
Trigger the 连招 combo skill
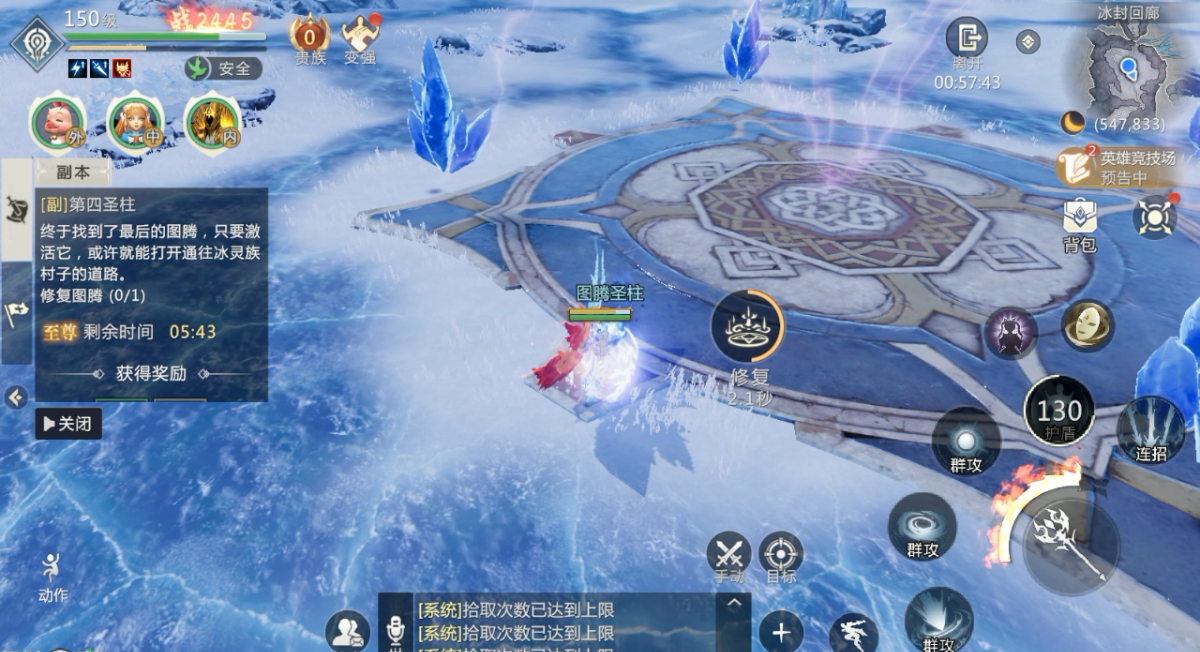point(1150,430)
